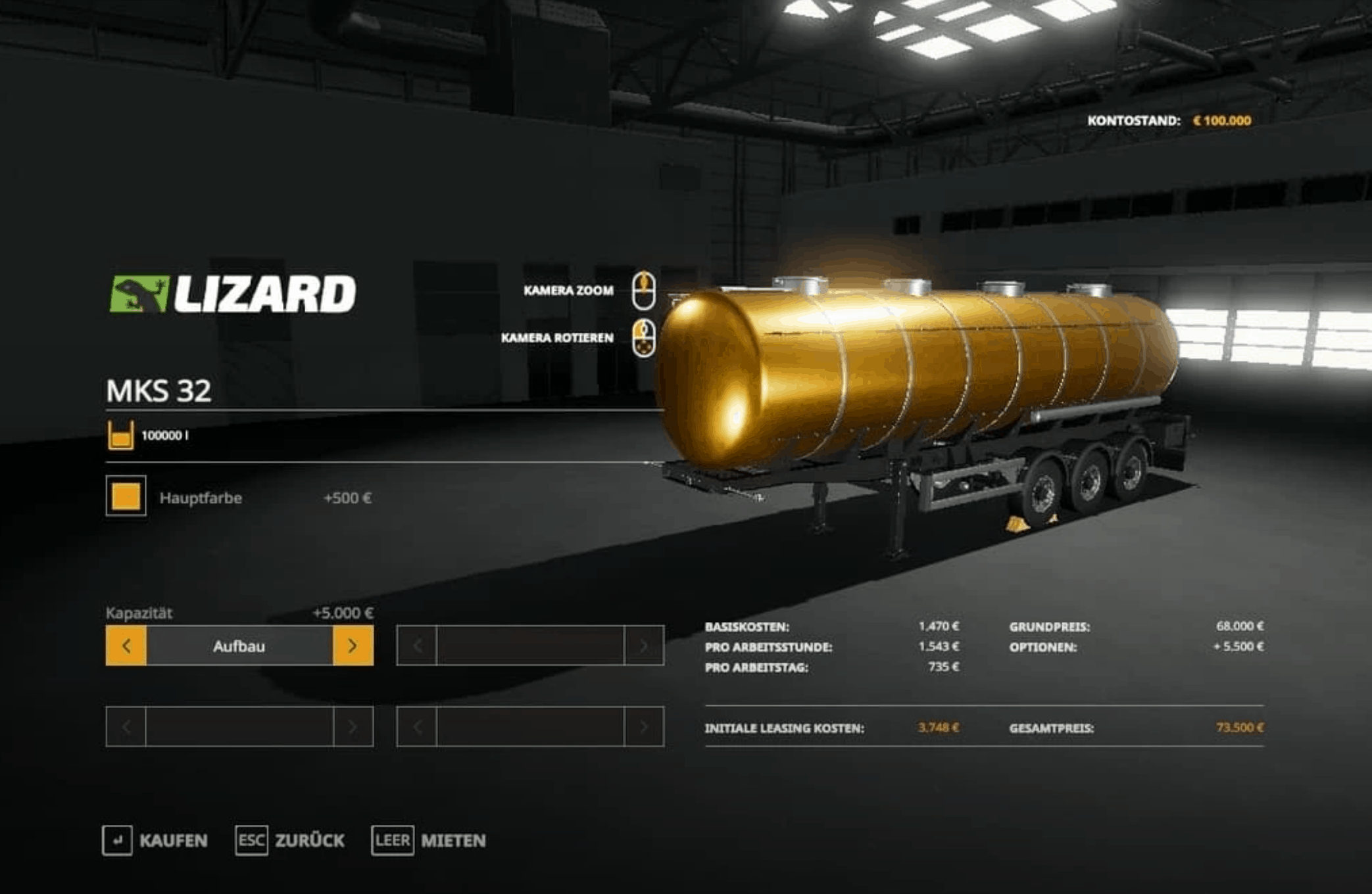Buy the MKS 32 with Kaufen
This screenshot has width=1372, height=894.
155,840
